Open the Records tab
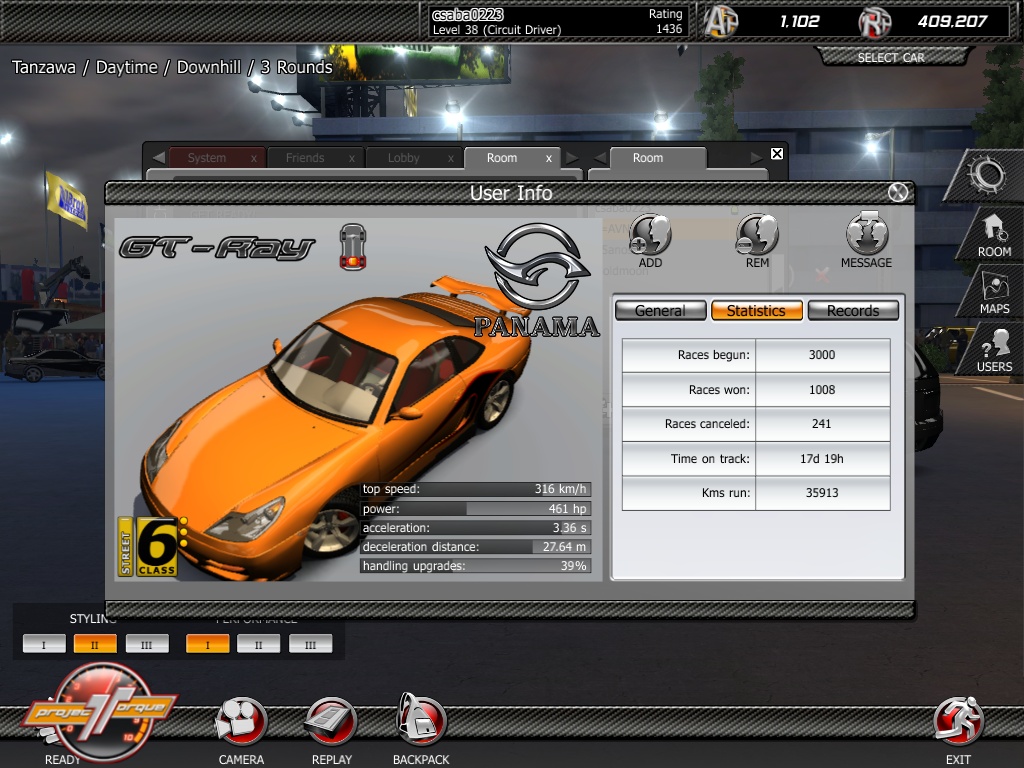 tap(853, 311)
